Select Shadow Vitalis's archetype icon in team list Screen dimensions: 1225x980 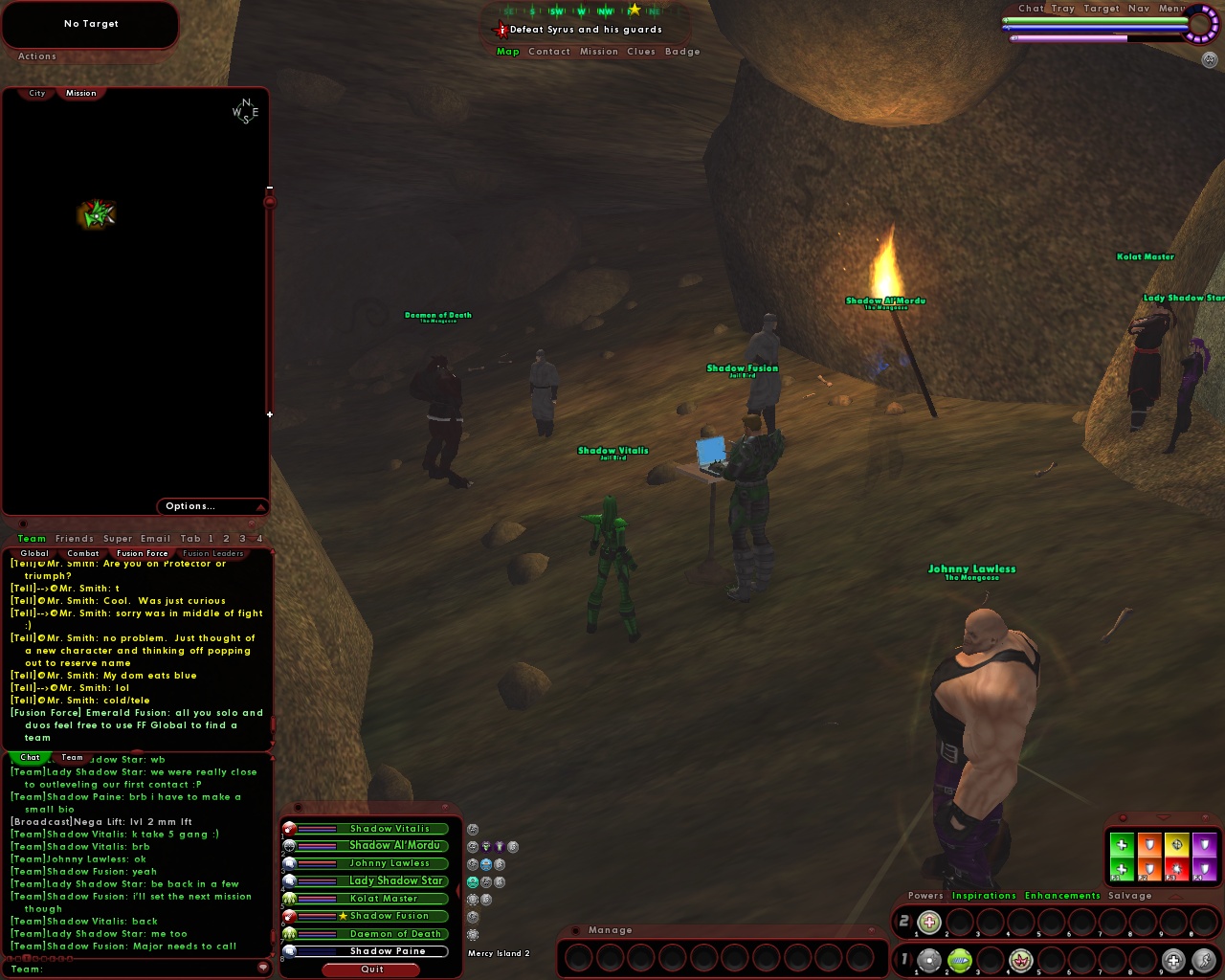(290, 829)
